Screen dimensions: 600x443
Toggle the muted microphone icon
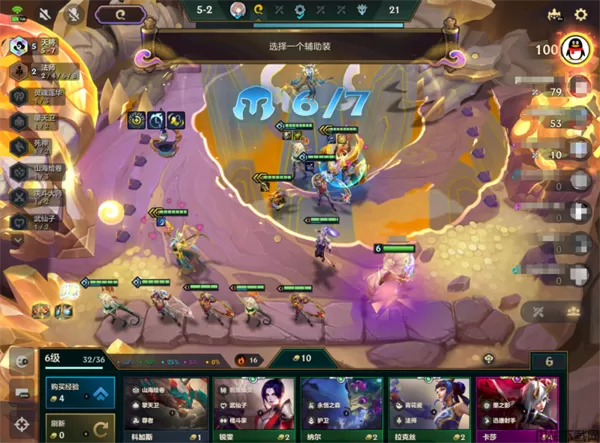click(x=73, y=15)
